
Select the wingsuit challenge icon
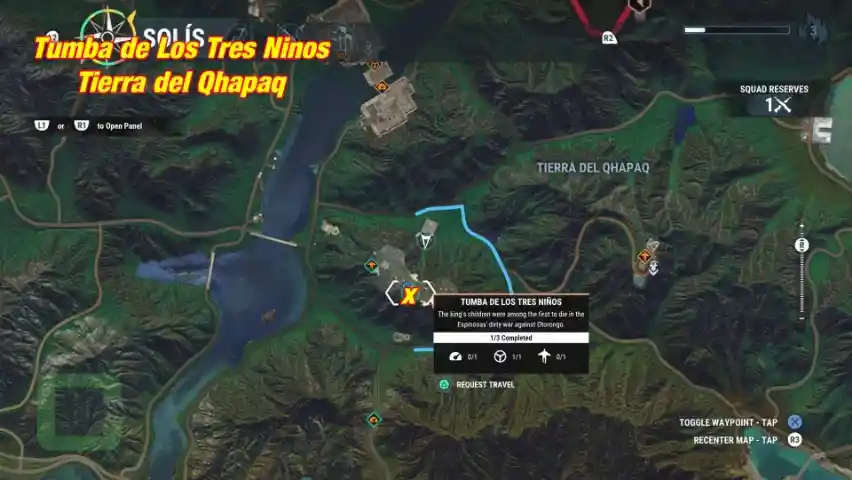[544, 357]
